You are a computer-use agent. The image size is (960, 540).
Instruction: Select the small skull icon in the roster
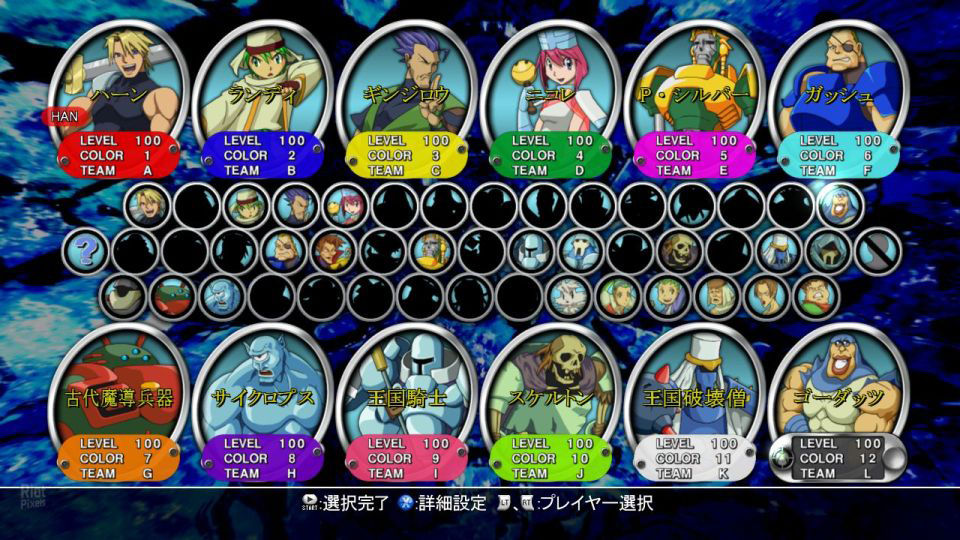tap(679, 251)
